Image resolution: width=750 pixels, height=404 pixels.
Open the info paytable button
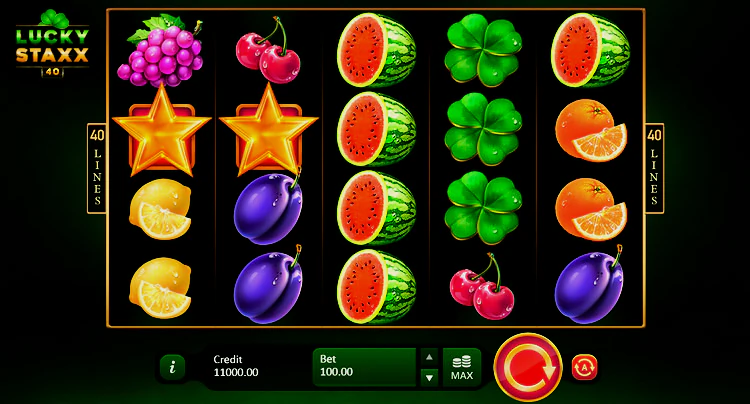tap(172, 367)
